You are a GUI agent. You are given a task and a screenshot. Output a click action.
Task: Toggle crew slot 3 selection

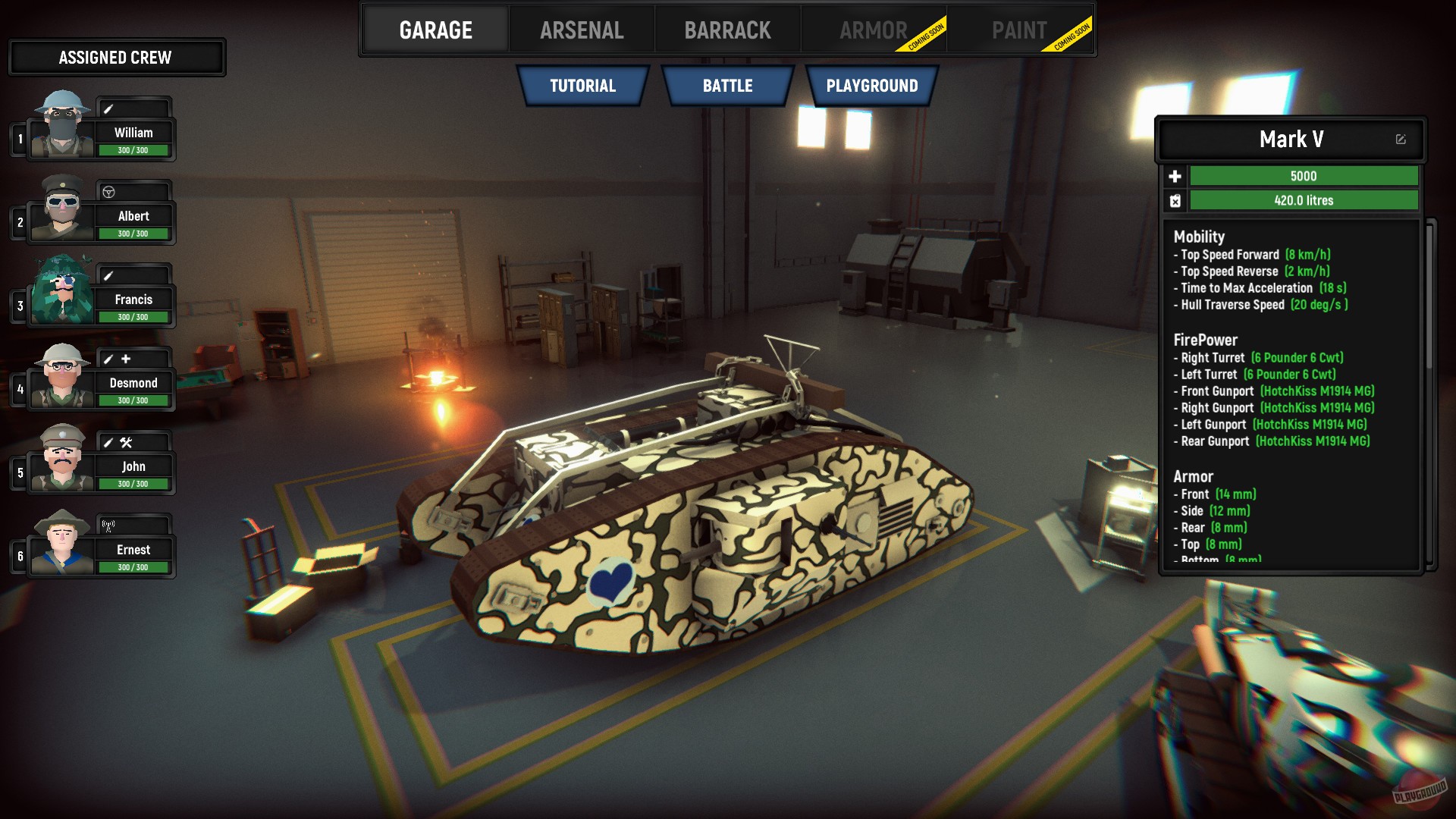19,305
